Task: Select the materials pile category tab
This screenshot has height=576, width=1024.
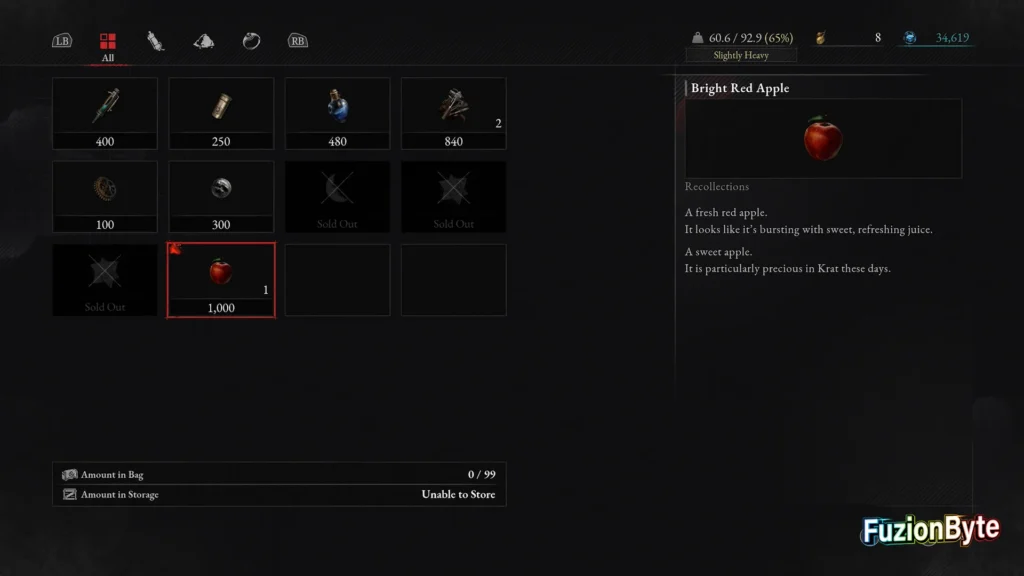Action: 203,41
